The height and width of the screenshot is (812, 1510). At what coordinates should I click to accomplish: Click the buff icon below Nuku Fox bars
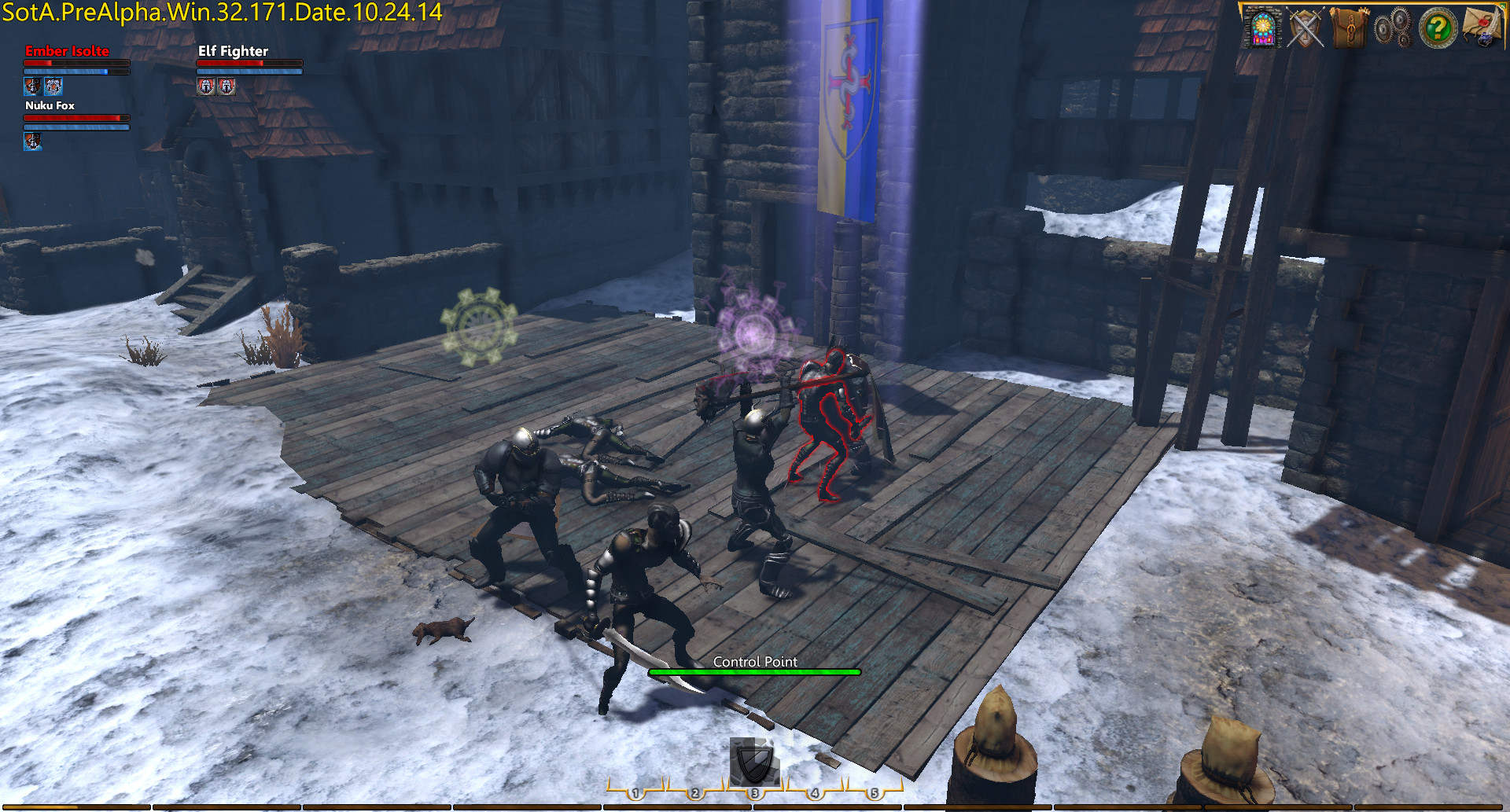[x=33, y=143]
